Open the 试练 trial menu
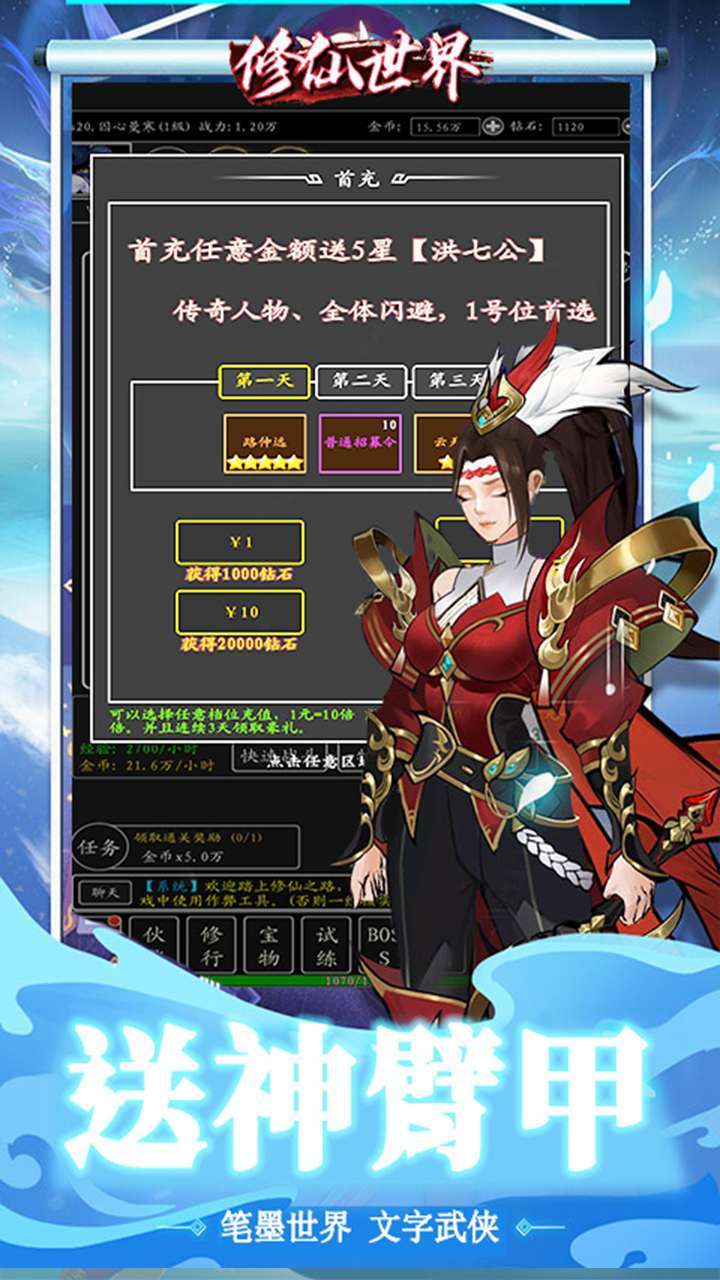 coord(327,945)
